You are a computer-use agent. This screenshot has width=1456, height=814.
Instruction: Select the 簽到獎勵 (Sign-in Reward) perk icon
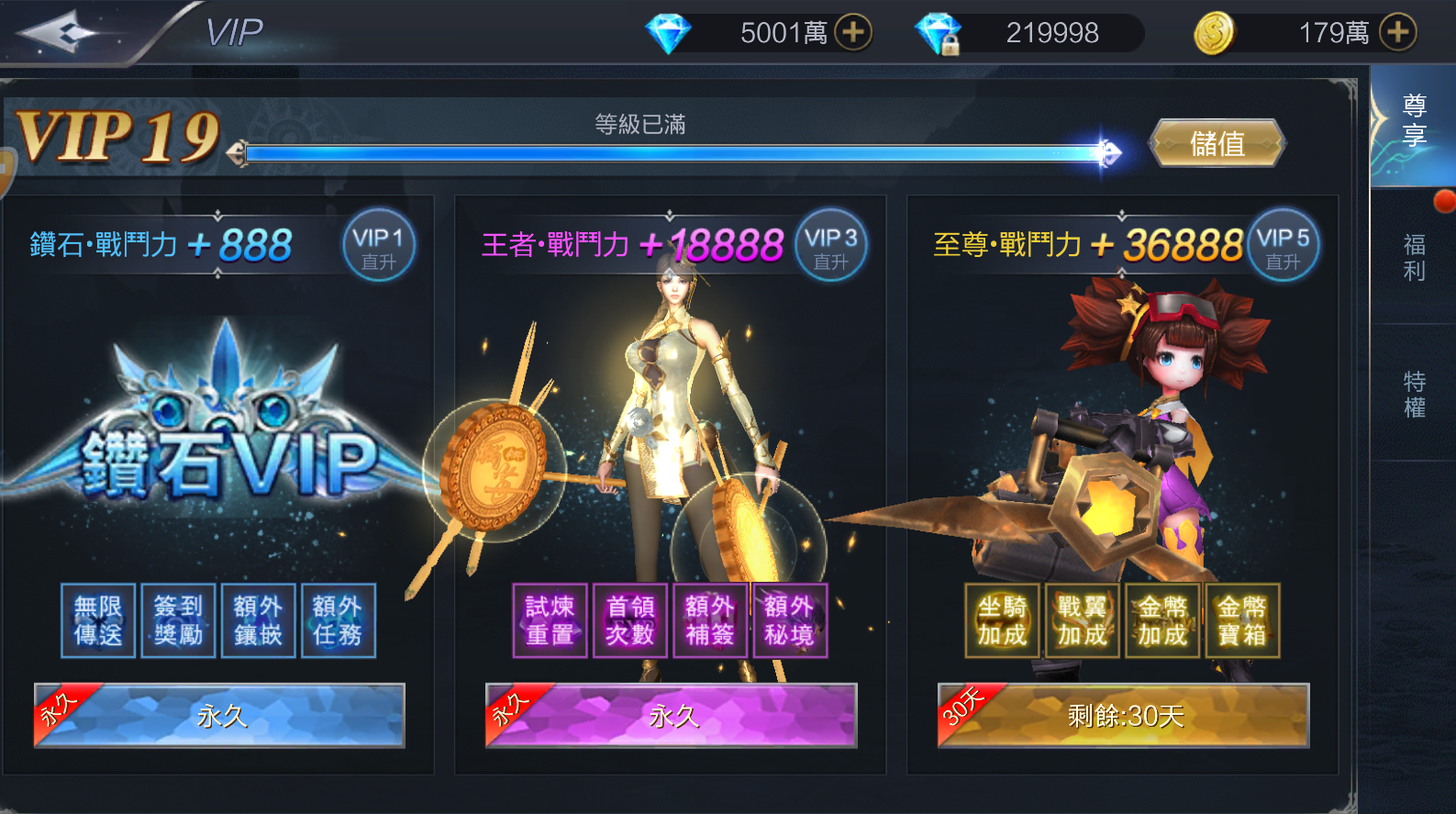[177, 621]
